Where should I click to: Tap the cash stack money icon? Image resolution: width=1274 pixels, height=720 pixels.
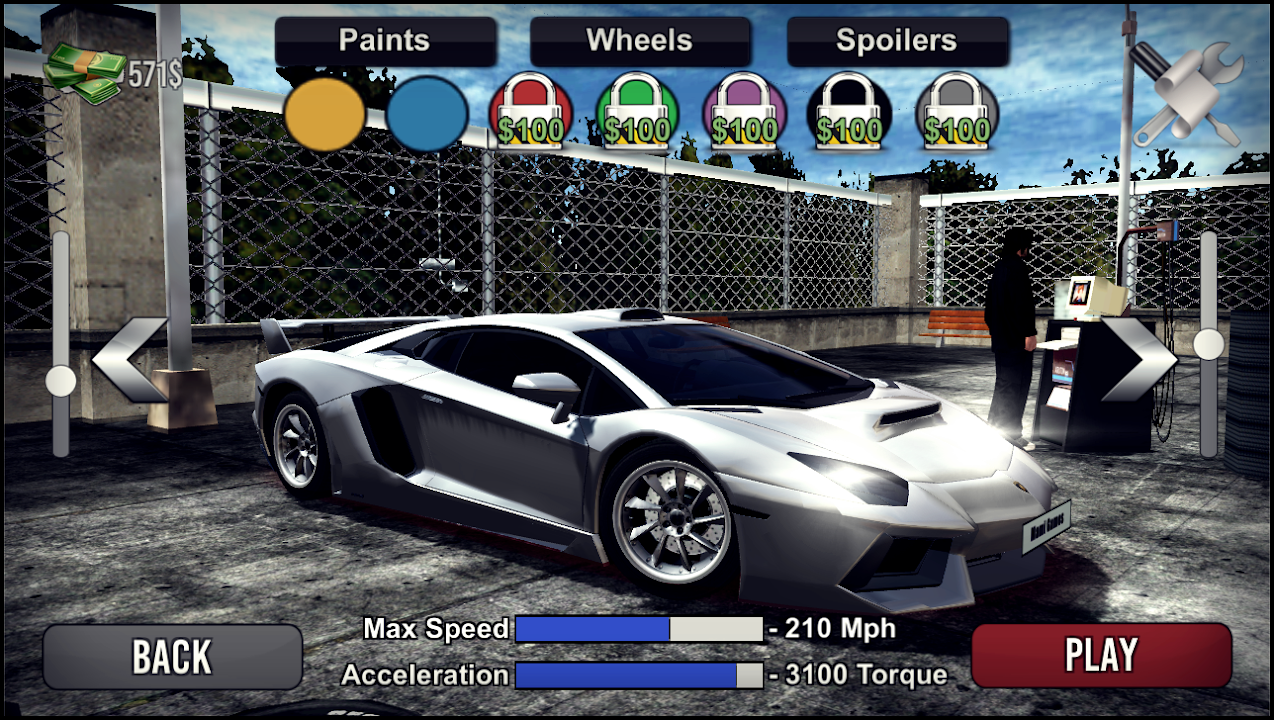pyautogui.click(x=84, y=73)
